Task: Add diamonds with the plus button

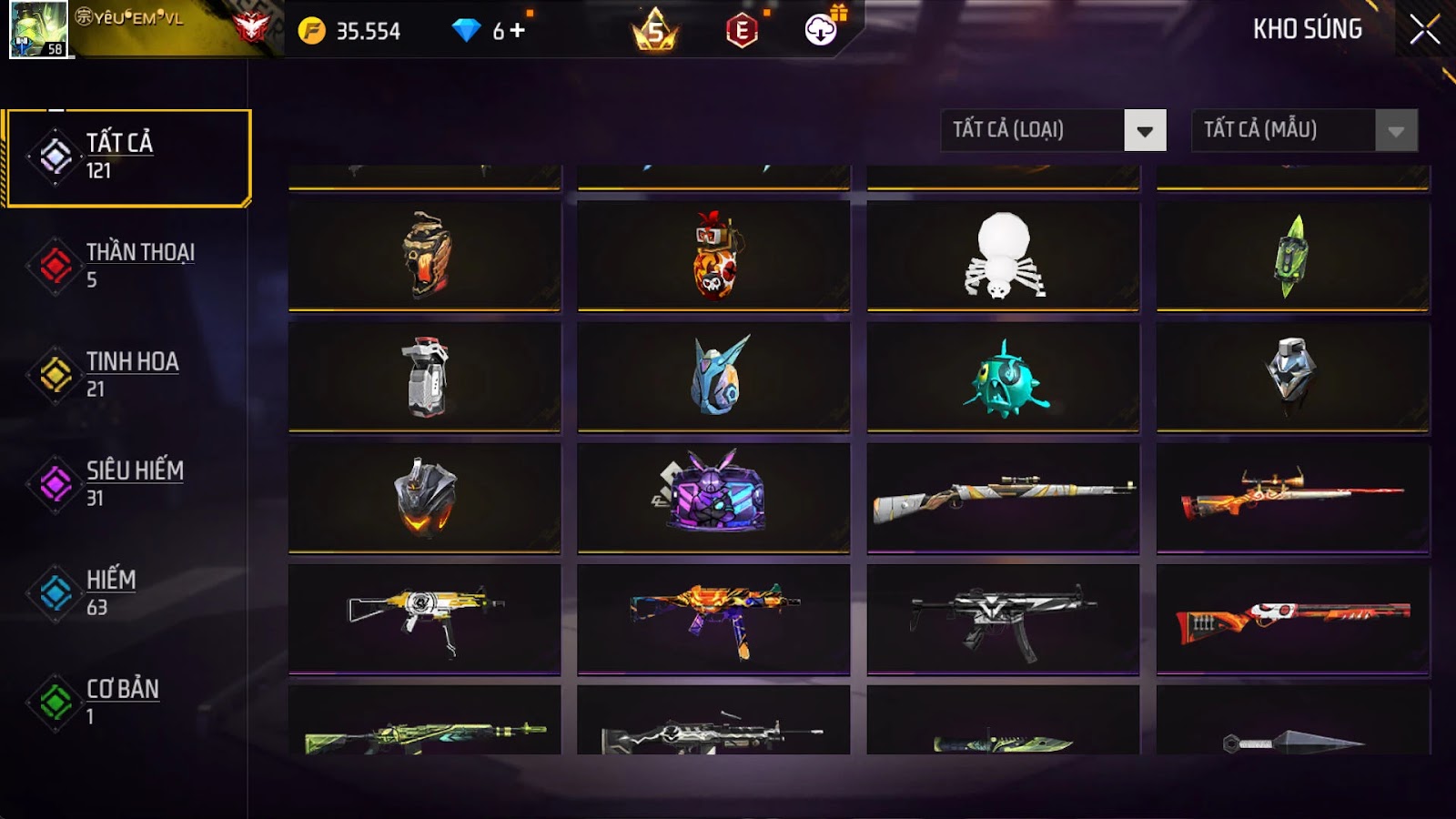Action: [518, 31]
